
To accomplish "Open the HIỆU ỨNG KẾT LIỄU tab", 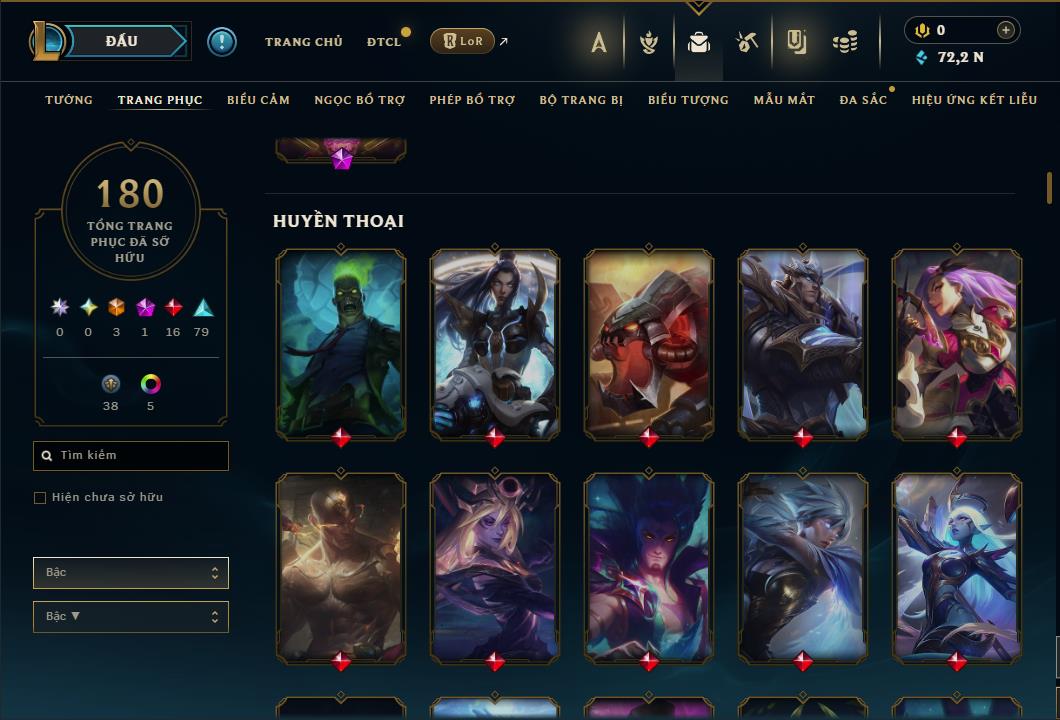I will coord(973,100).
